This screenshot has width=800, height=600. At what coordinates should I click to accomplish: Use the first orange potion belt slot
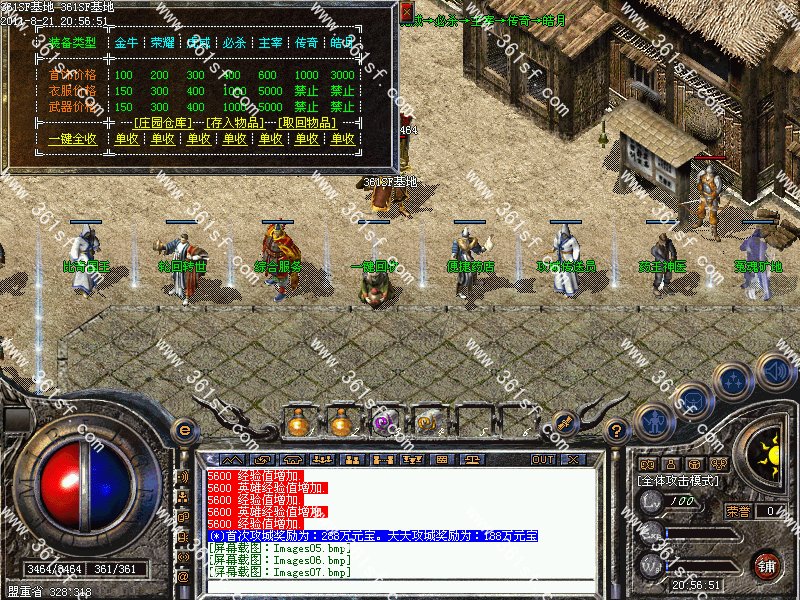point(297,423)
